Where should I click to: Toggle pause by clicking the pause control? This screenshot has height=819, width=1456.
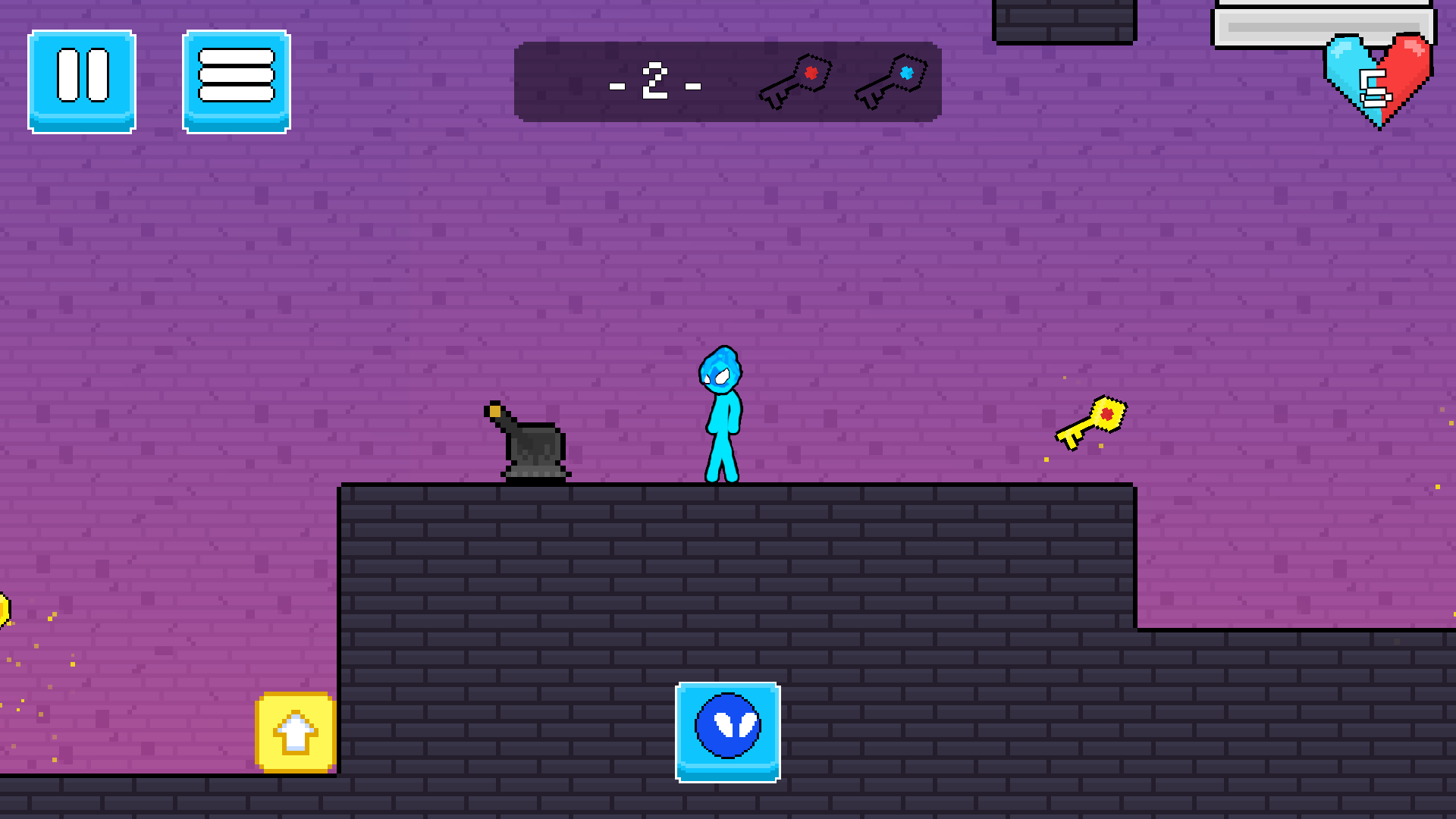(81, 81)
